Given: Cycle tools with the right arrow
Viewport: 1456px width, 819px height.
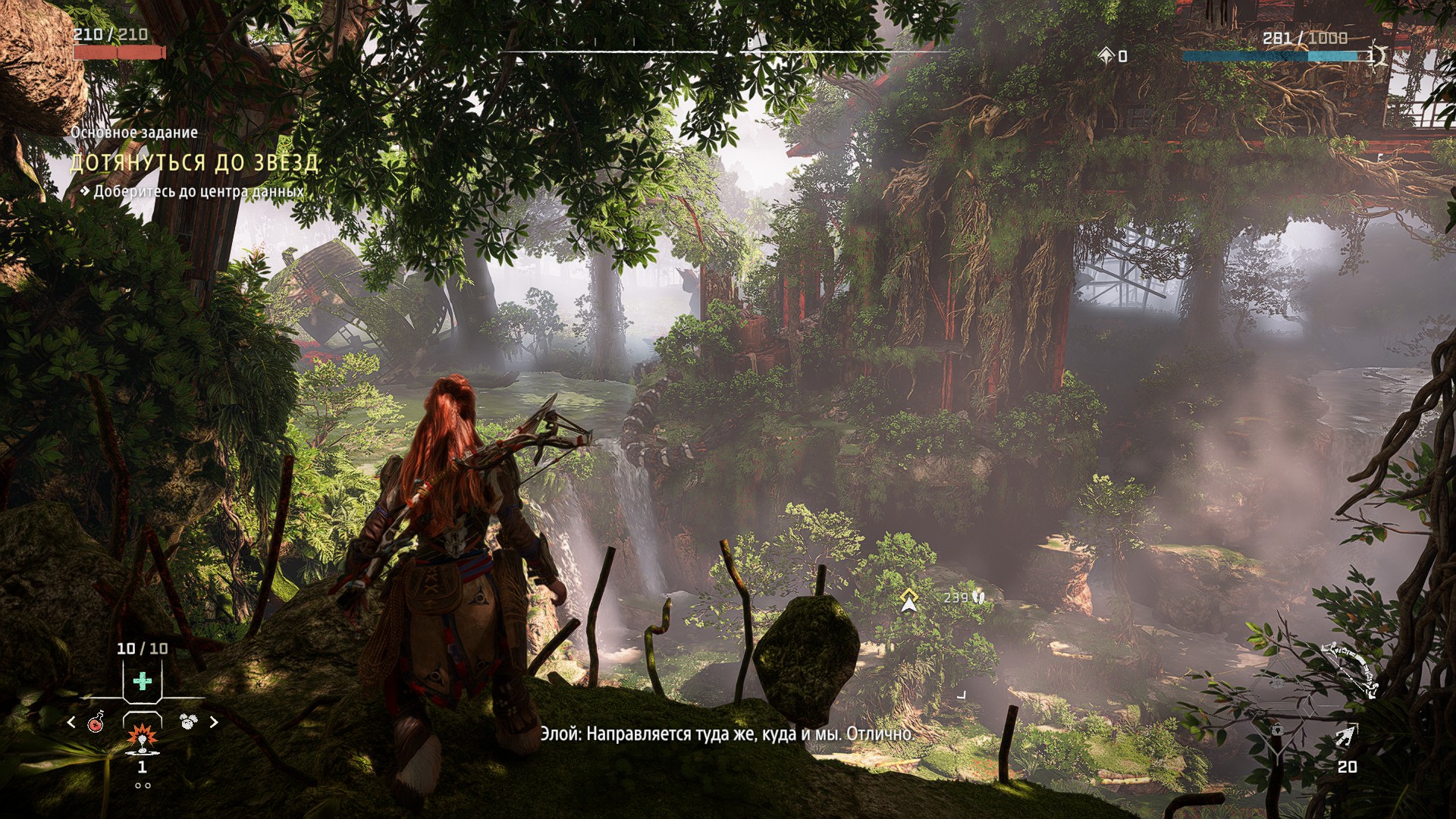Looking at the screenshot, I should pos(214,722).
